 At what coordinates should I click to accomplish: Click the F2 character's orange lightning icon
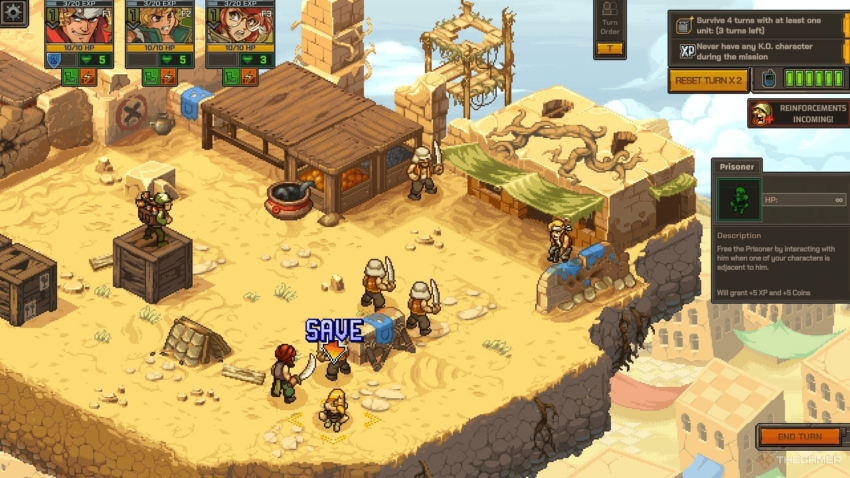tap(168, 76)
